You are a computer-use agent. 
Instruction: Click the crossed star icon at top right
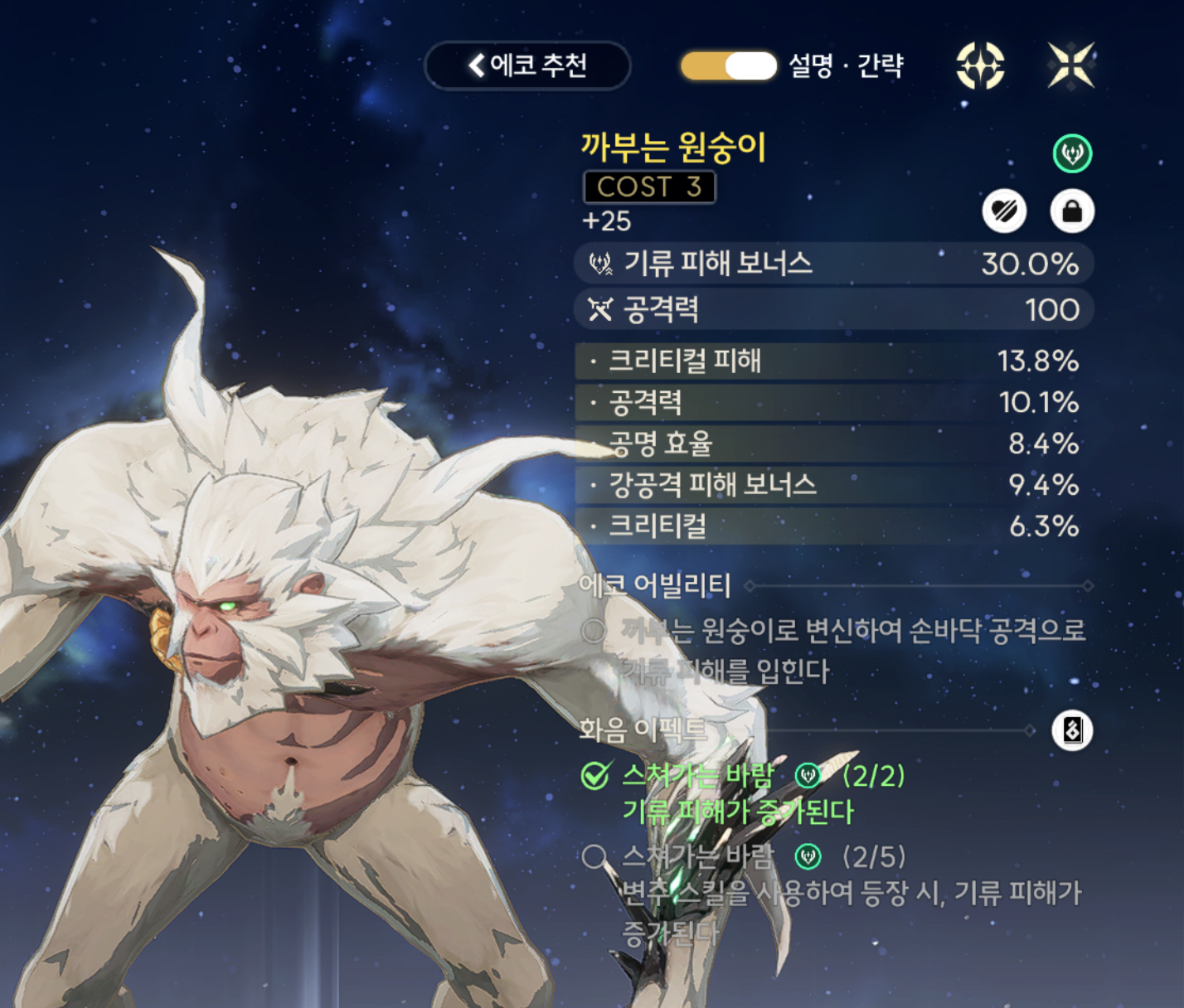tap(1070, 65)
